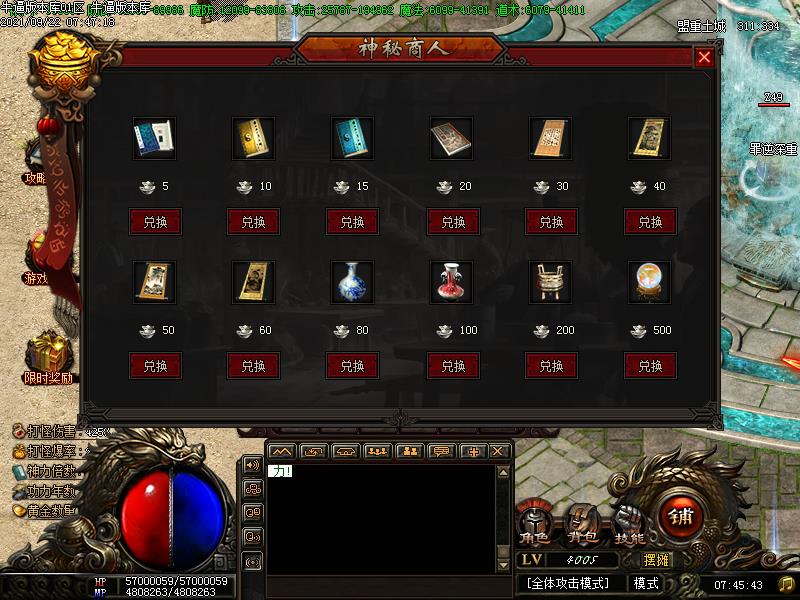Viewport: 800px width, 600px height.
Task: Close the 神秘商人 shop window
Action: (x=704, y=57)
